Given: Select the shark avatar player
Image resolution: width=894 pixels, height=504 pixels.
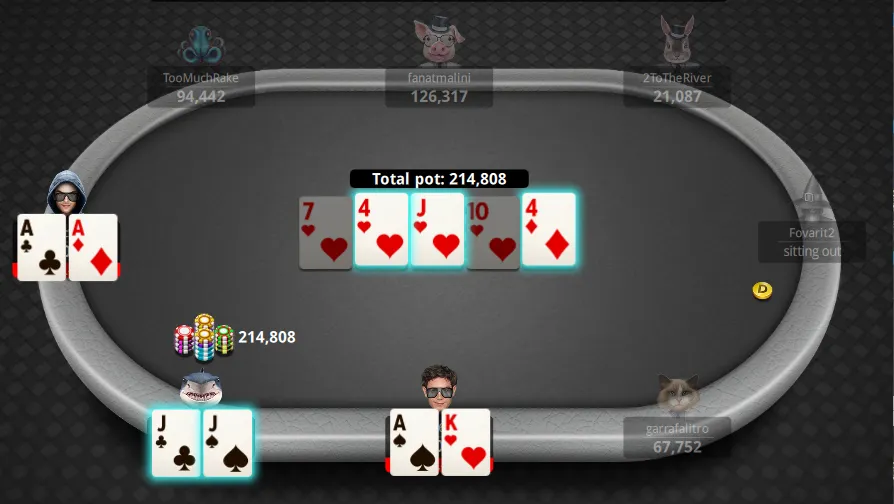Looking at the screenshot, I should click(201, 386).
